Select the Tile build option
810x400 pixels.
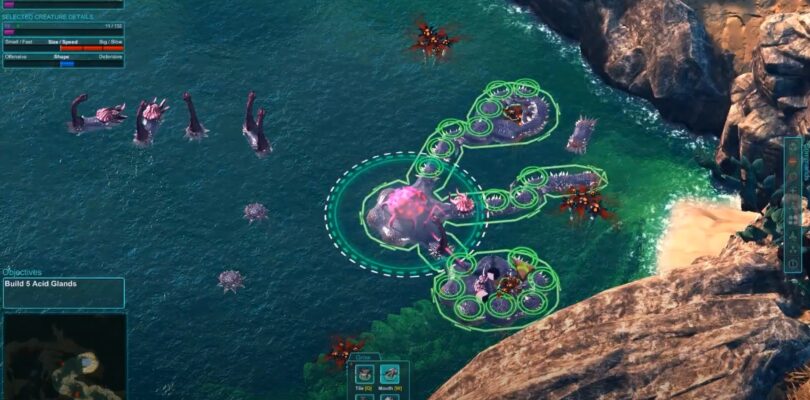pyautogui.click(x=364, y=375)
